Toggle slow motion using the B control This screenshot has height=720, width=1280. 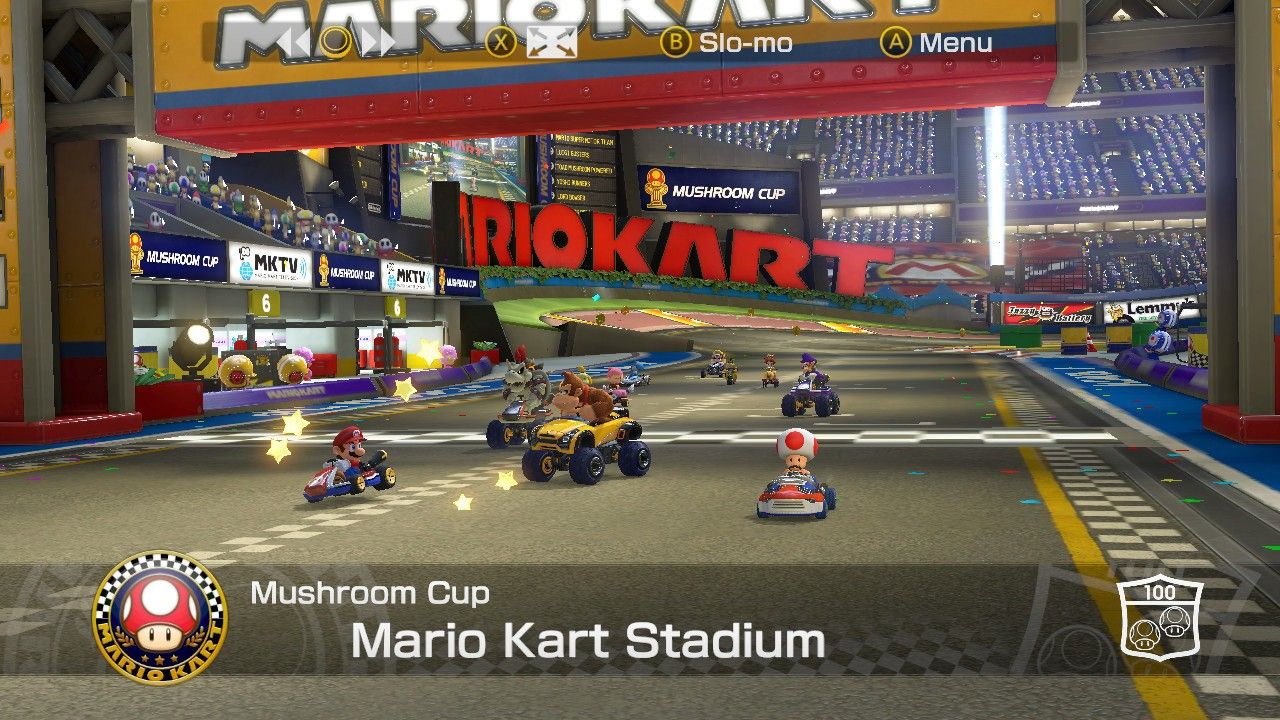[x=676, y=43]
